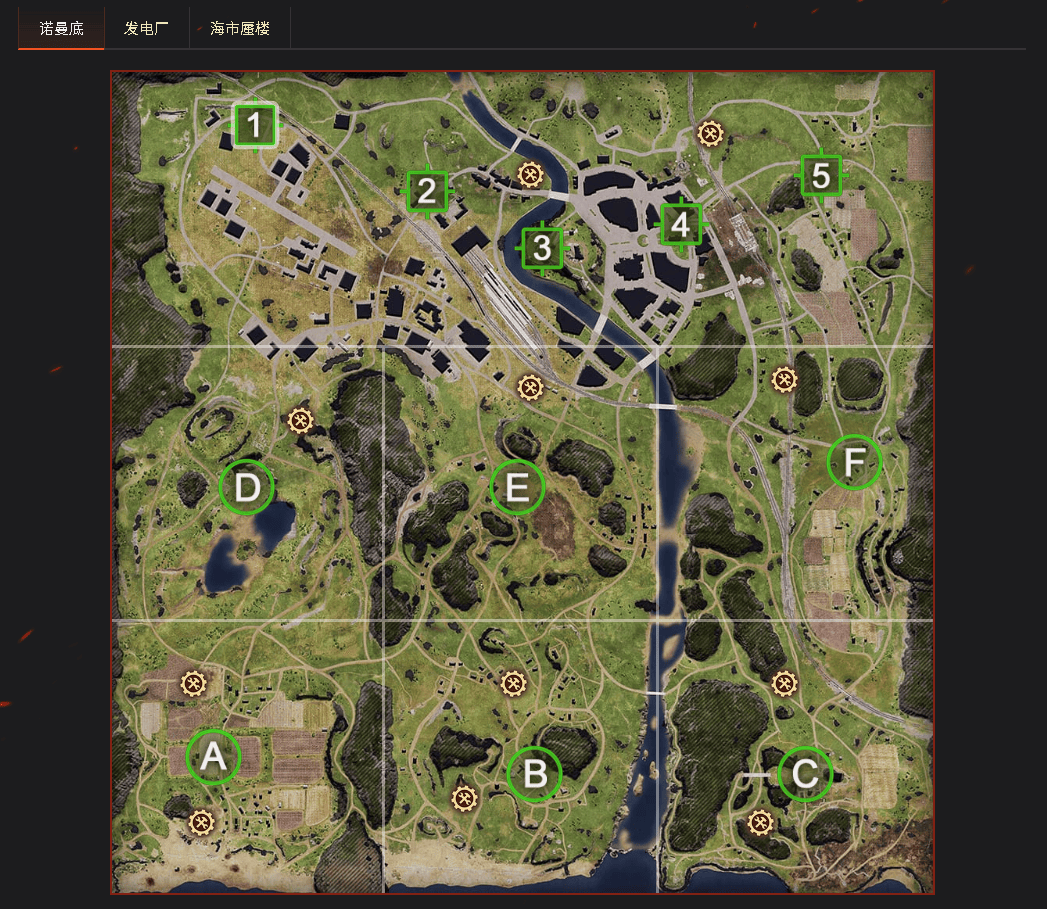This screenshot has width=1047, height=909.
Task: Choose circle zone marker F
Action: pos(854,462)
